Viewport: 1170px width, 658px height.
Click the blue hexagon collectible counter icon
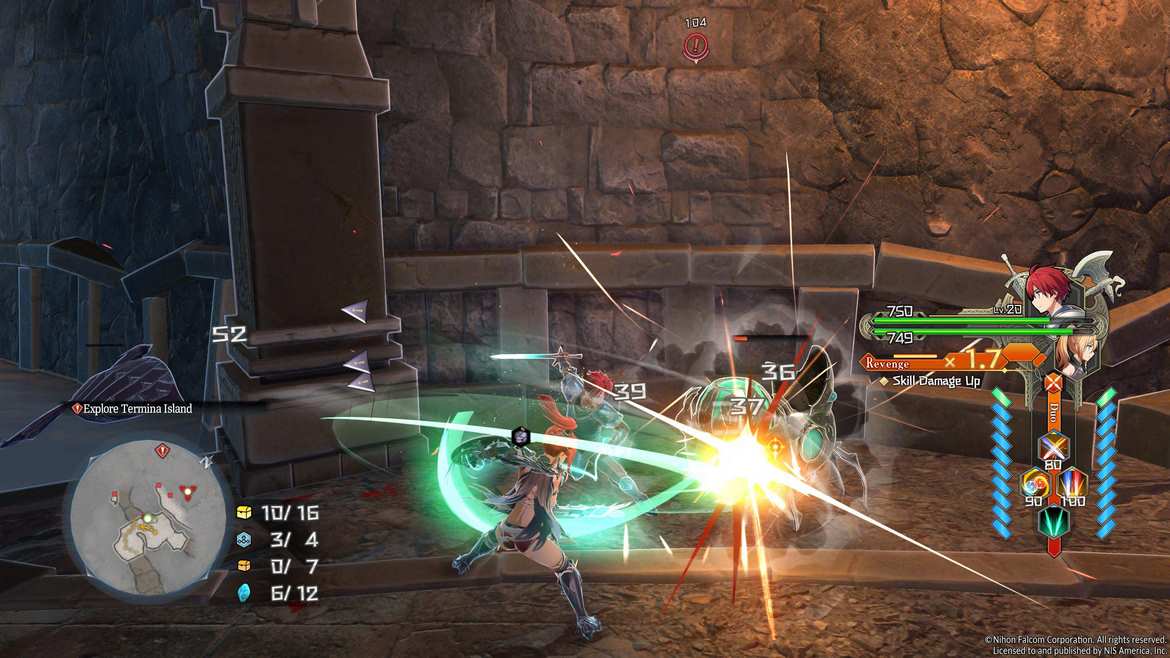tap(243, 539)
